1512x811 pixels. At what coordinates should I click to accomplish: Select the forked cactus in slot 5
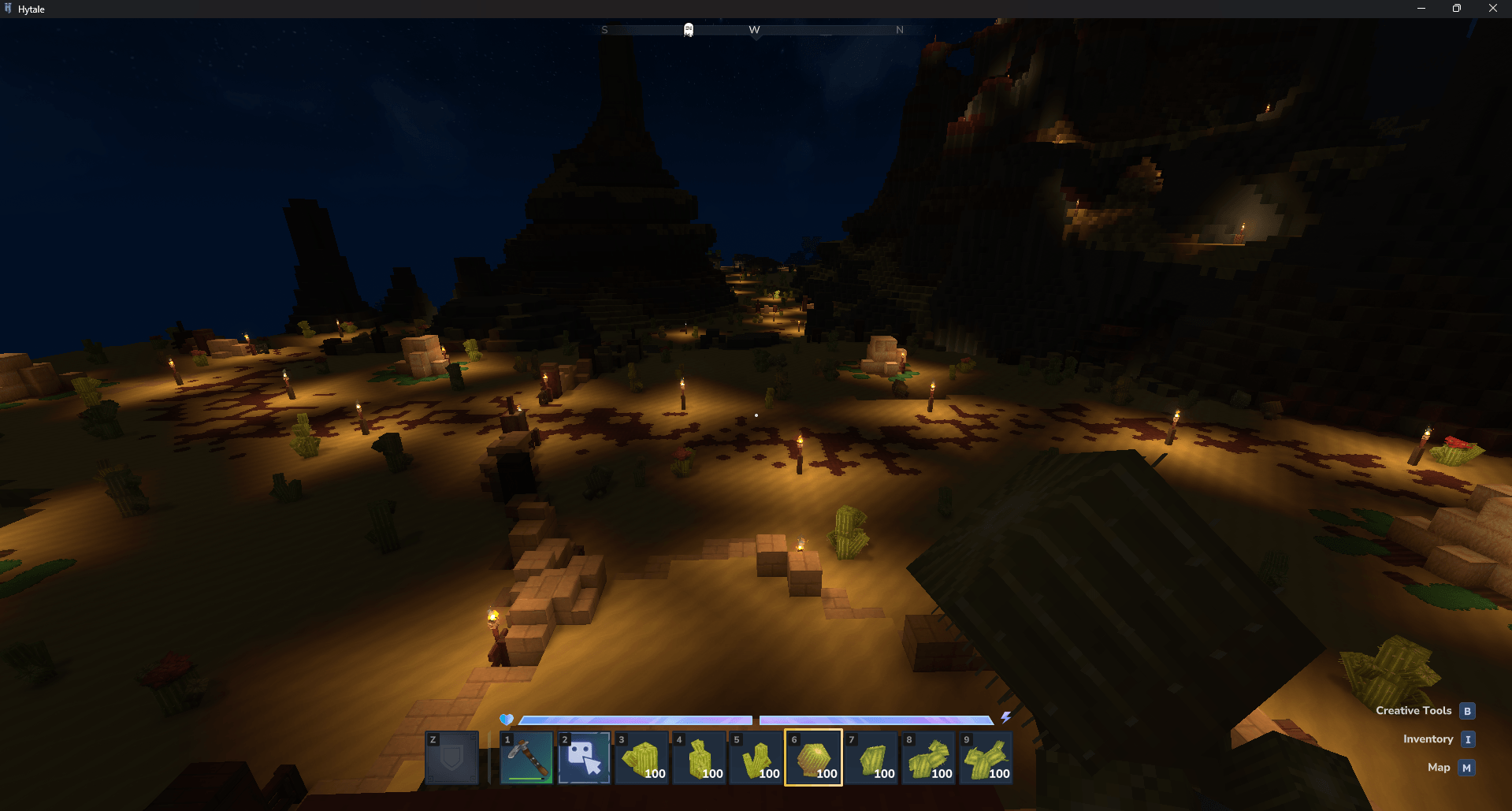[756, 757]
